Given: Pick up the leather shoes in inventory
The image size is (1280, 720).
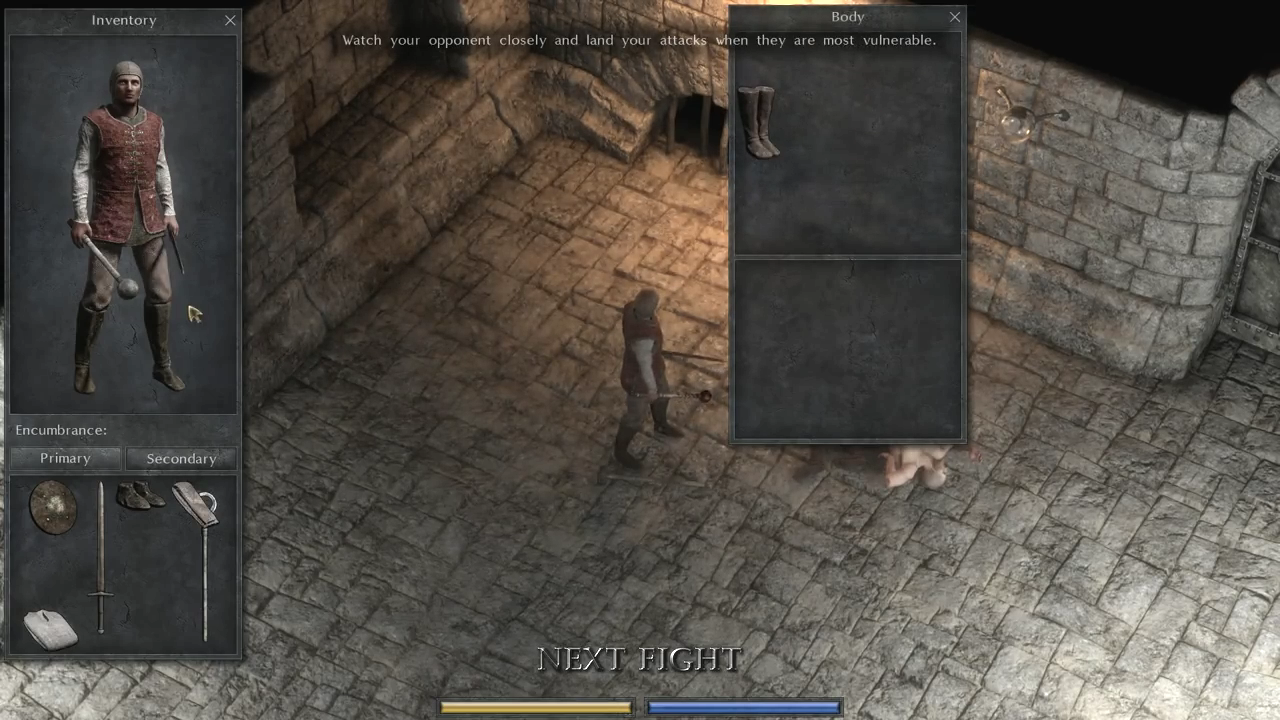Looking at the screenshot, I should click(x=142, y=497).
